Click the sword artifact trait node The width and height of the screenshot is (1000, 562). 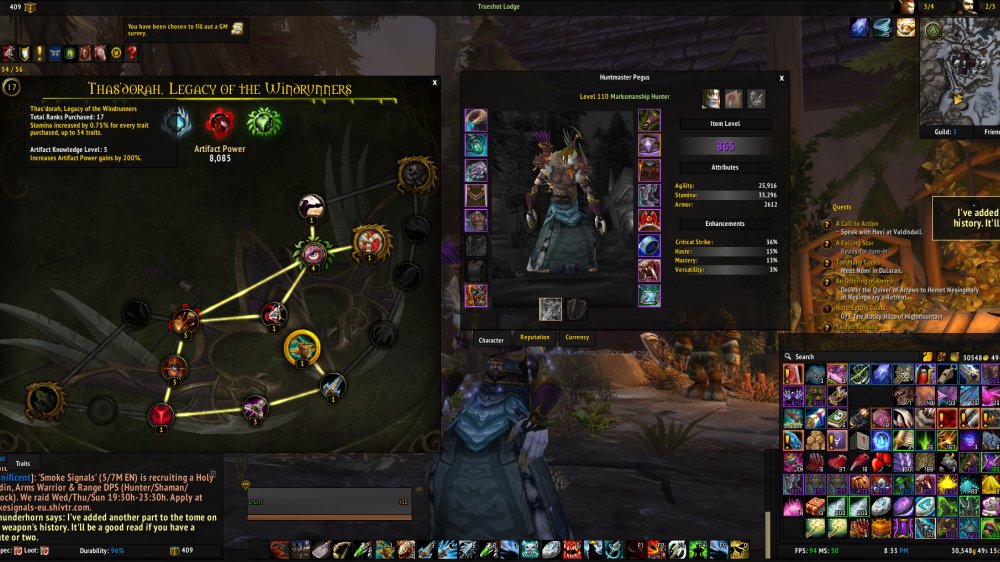click(333, 385)
